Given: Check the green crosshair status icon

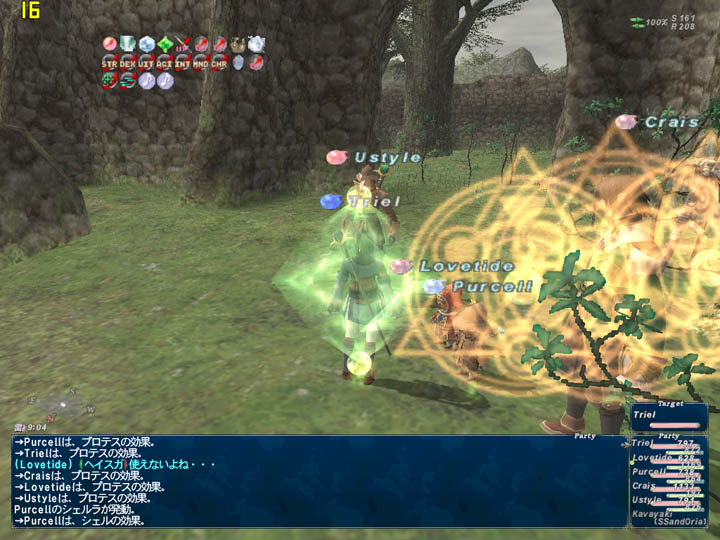Looking at the screenshot, I should click(x=110, y=81).
